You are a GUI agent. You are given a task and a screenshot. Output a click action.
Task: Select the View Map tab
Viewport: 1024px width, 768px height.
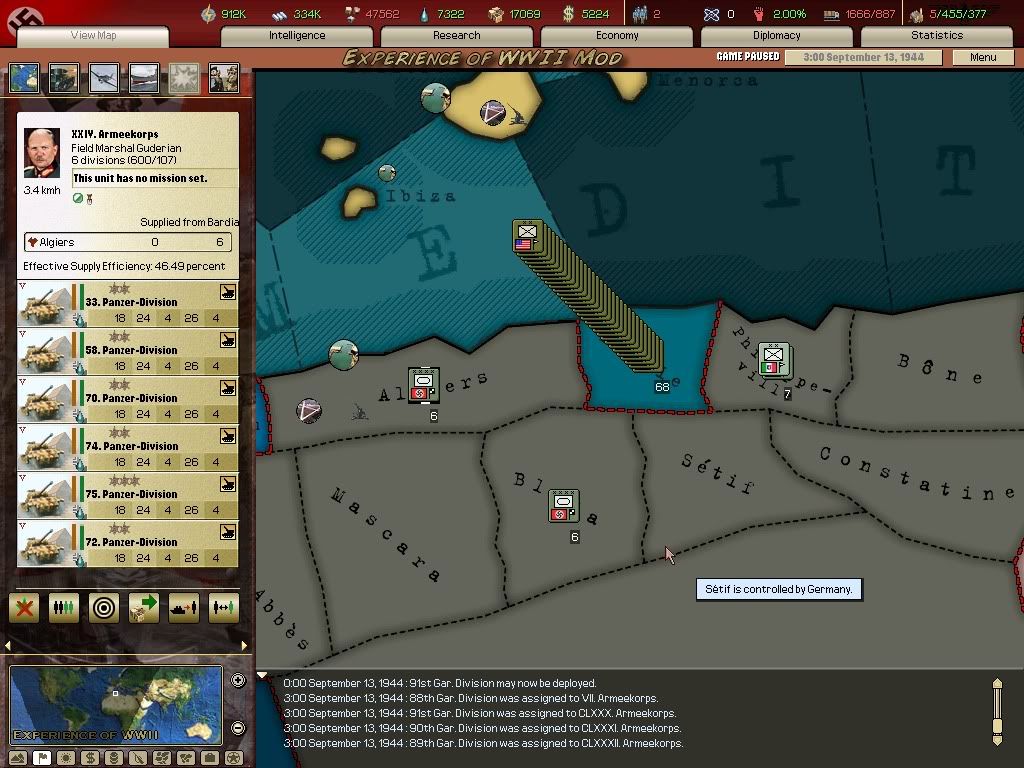(93, 36)
